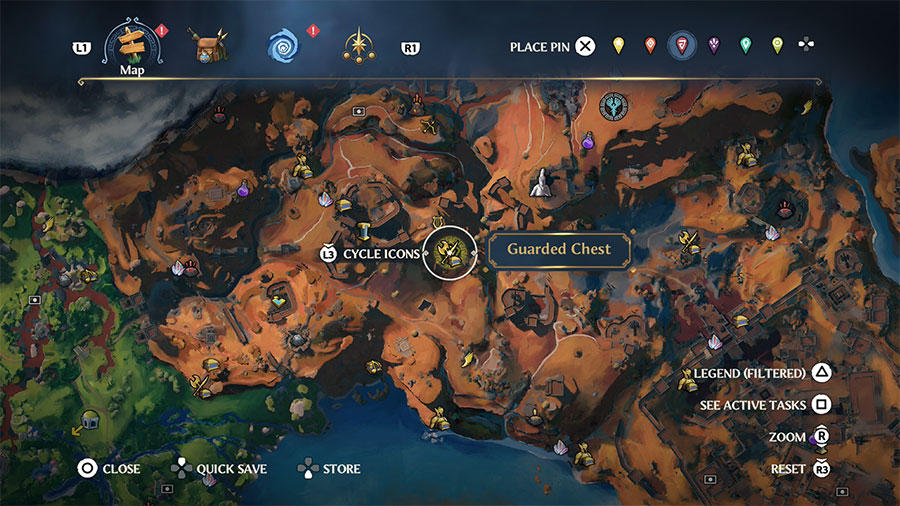900x506 pixels.
Task: Open the blue swirl tab
Action: [283, 45]
